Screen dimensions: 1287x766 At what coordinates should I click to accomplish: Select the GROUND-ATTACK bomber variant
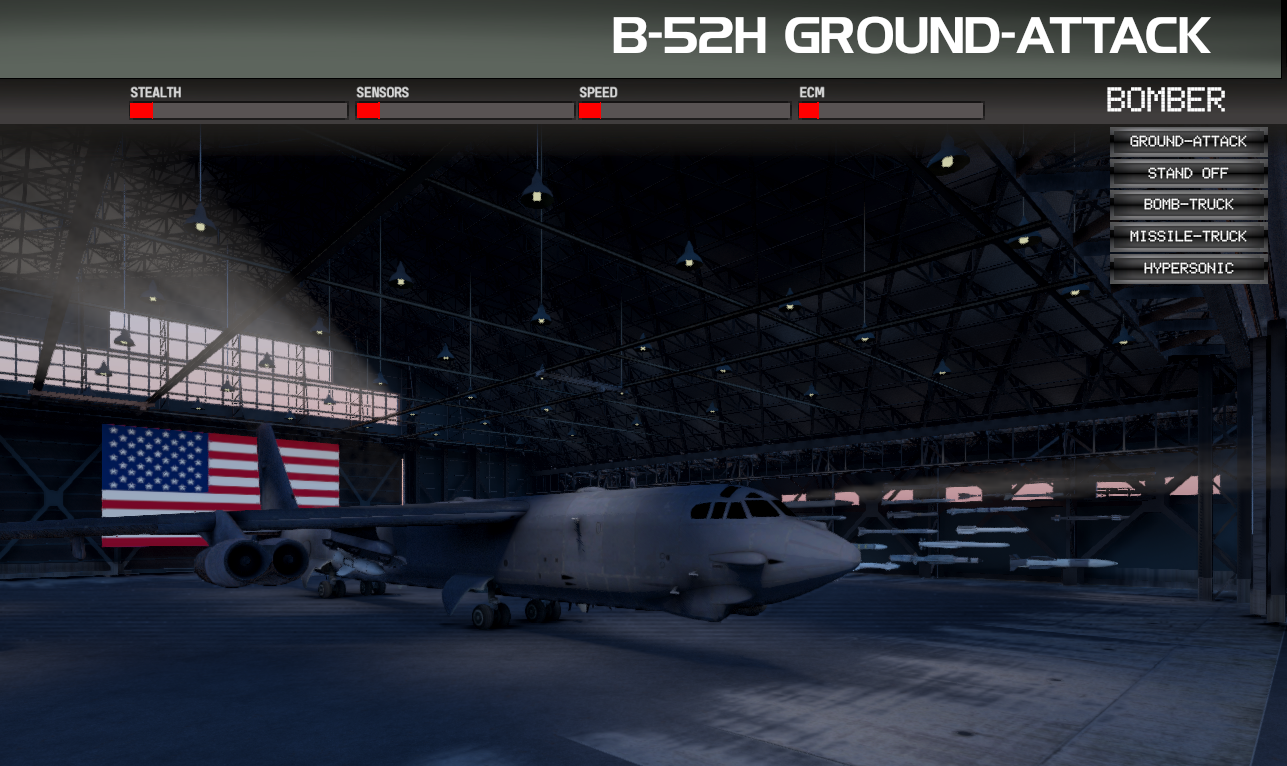[1188, 141]
